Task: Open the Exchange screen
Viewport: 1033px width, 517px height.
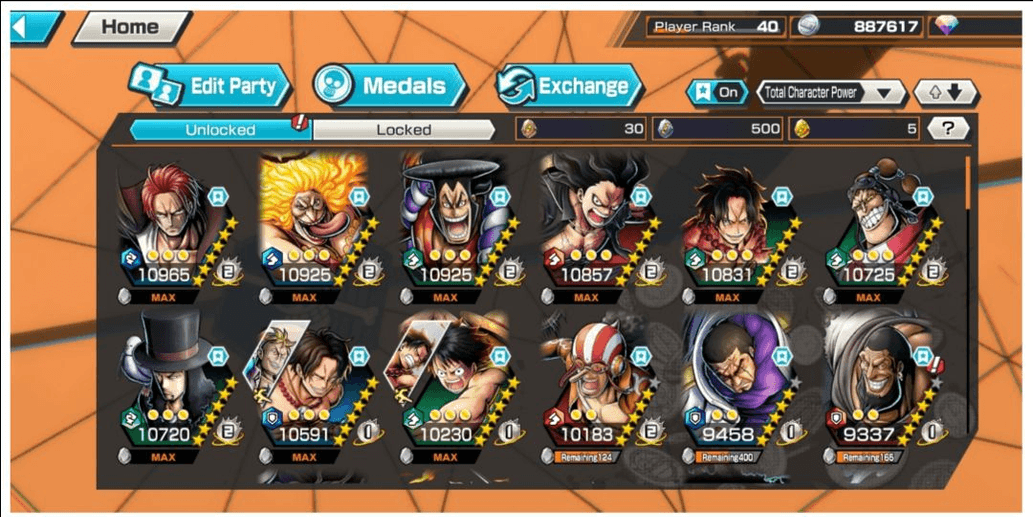Action: (x=570, y=86)
